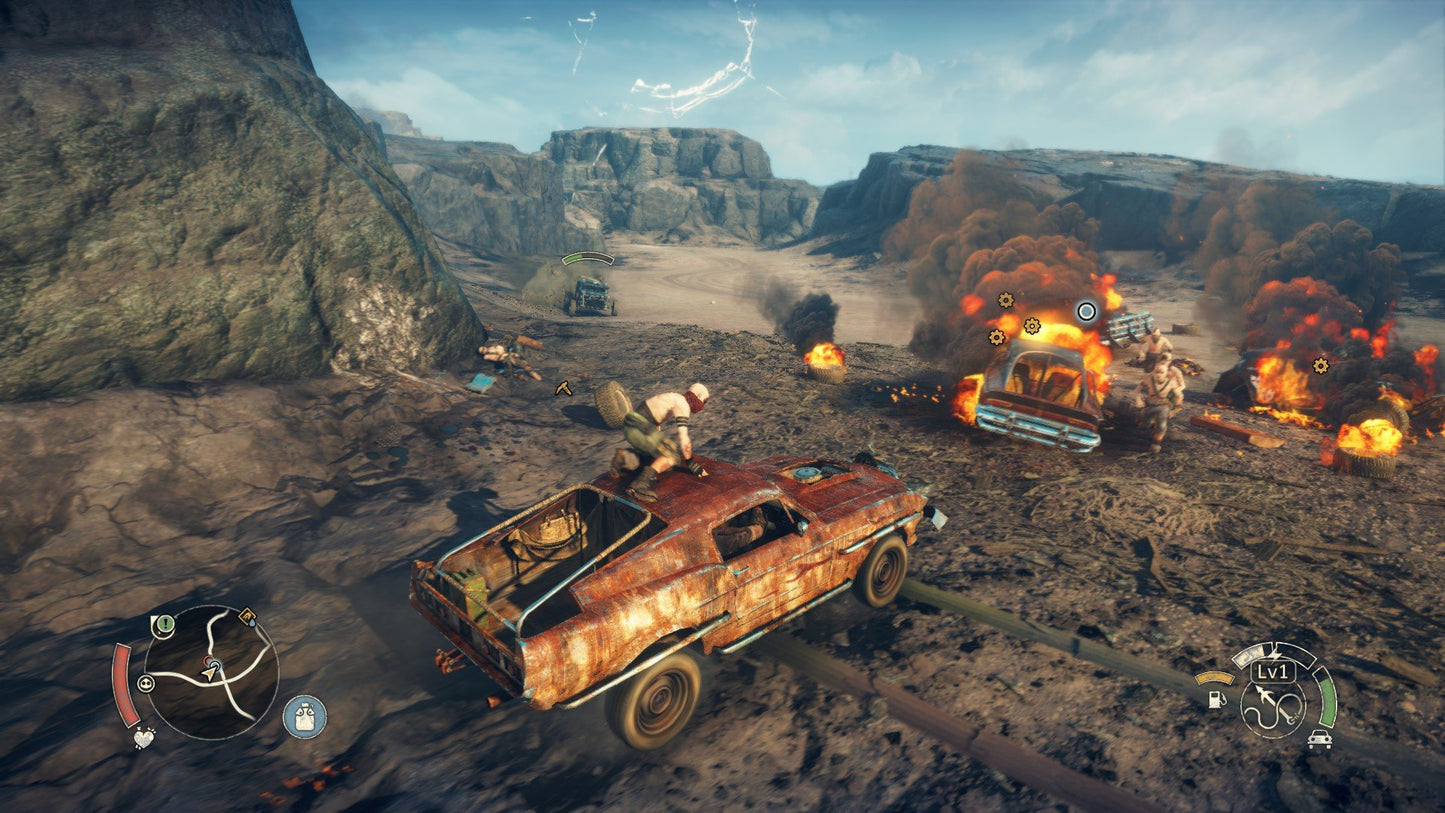Click the lightning bolt atop the vehicle gauge
Viewport: 1445px width, 813px height.
coord(1275,654)
